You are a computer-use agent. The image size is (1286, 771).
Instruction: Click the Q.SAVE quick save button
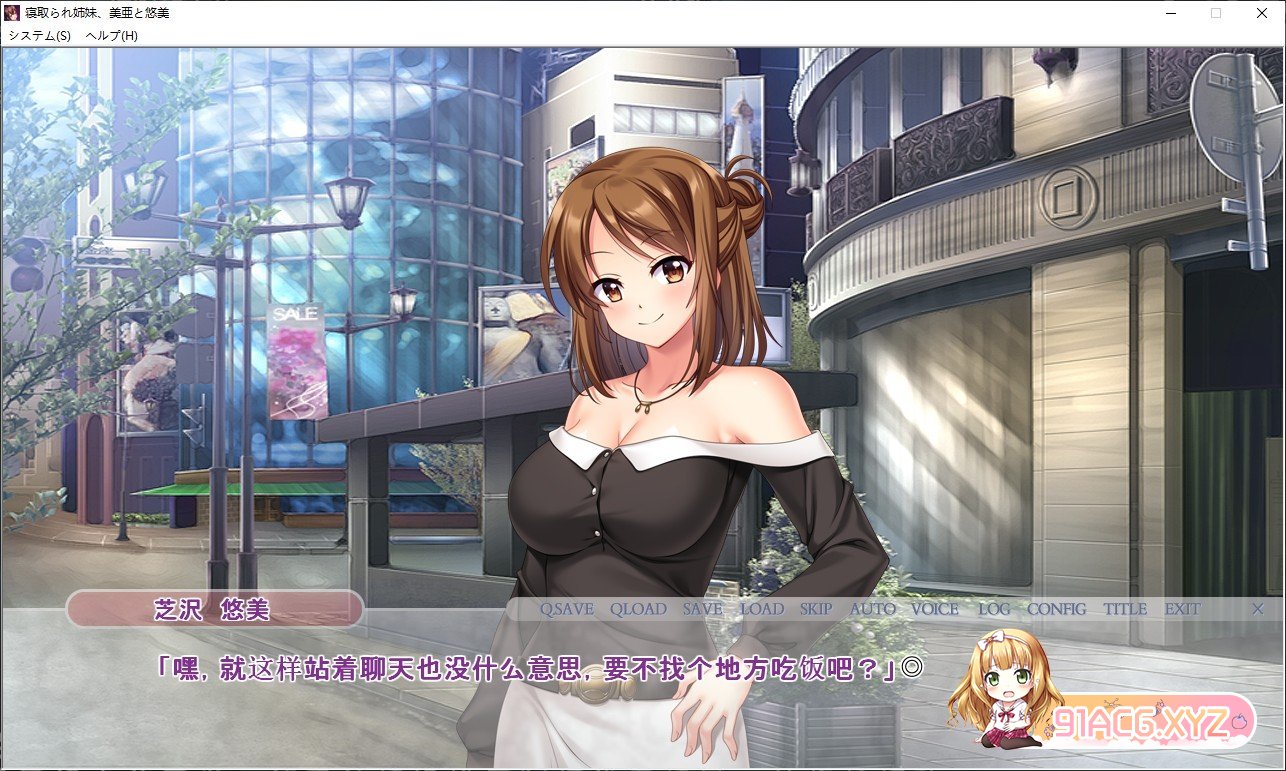[567, 609]
